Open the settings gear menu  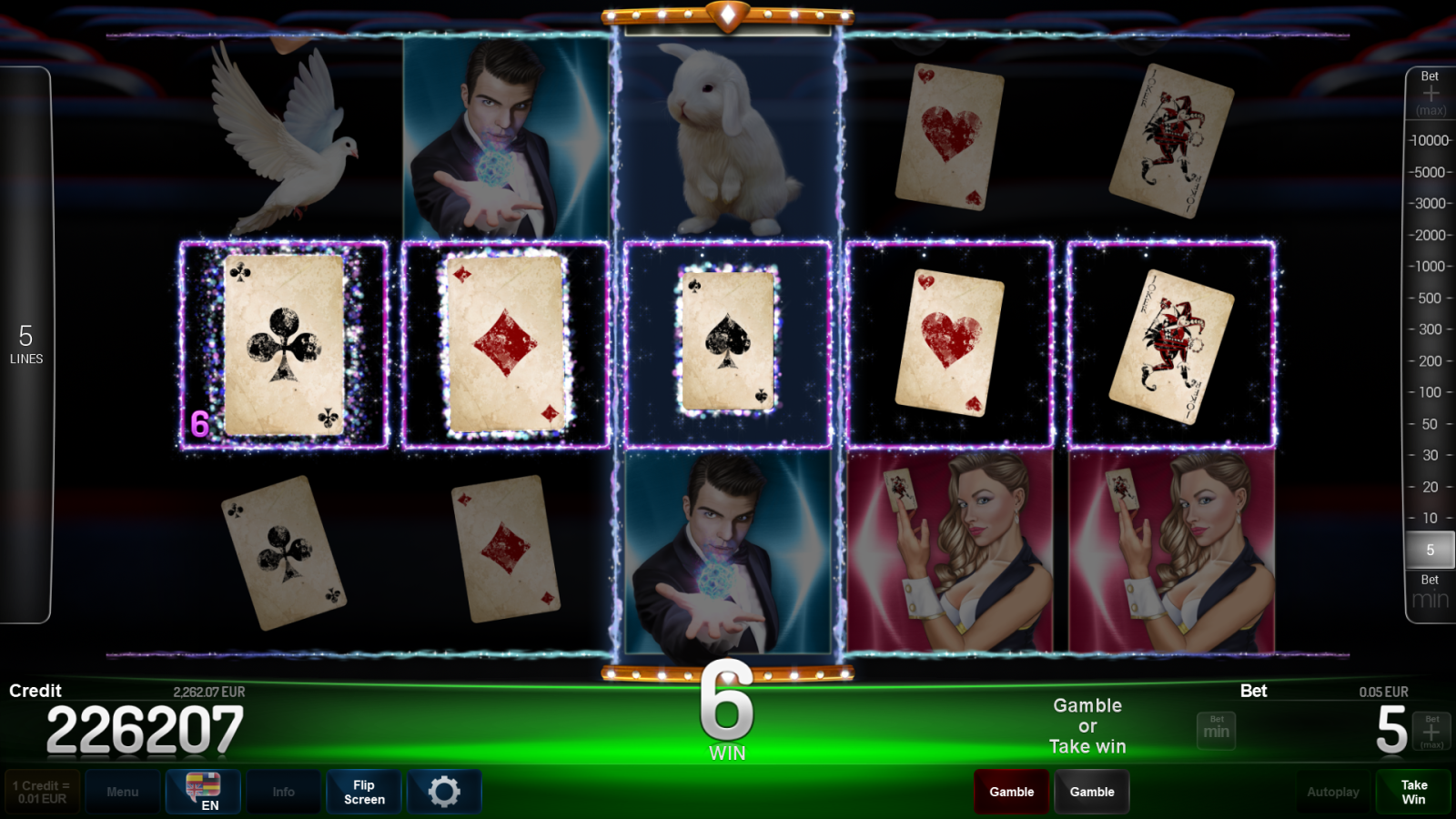[444, 791]
